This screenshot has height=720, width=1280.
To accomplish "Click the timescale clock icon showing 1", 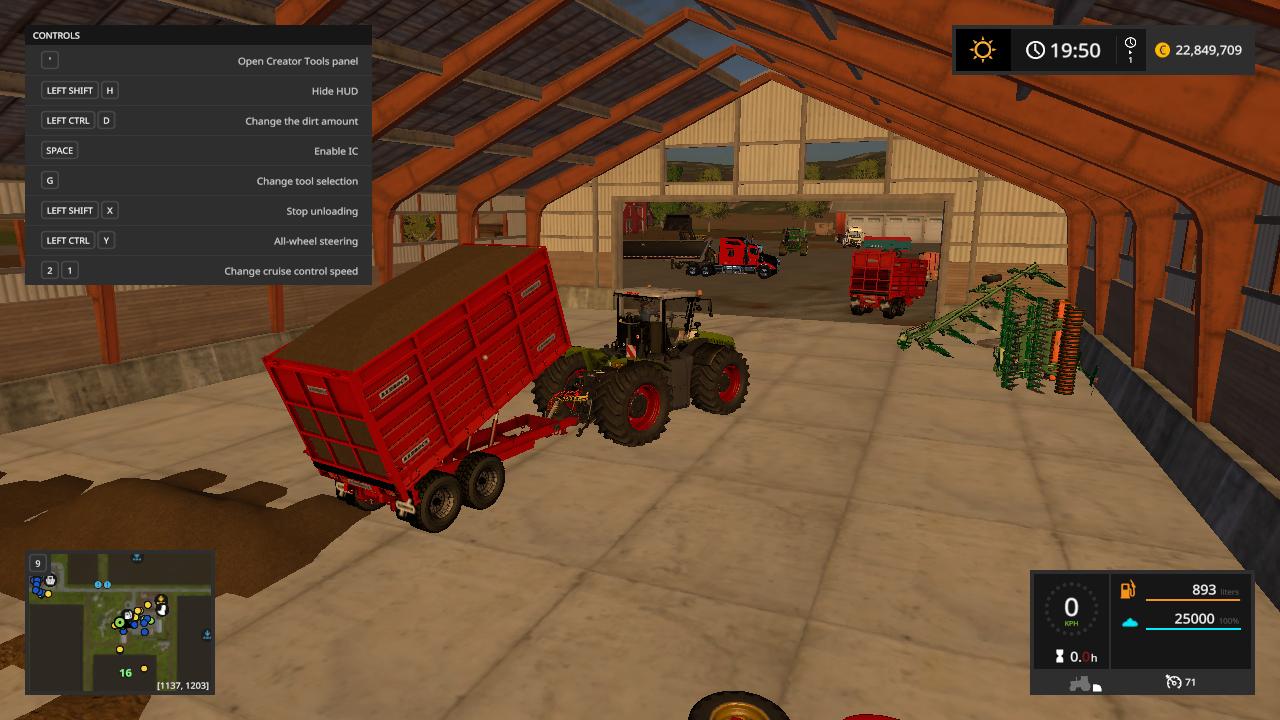I will click(1130, 48).
